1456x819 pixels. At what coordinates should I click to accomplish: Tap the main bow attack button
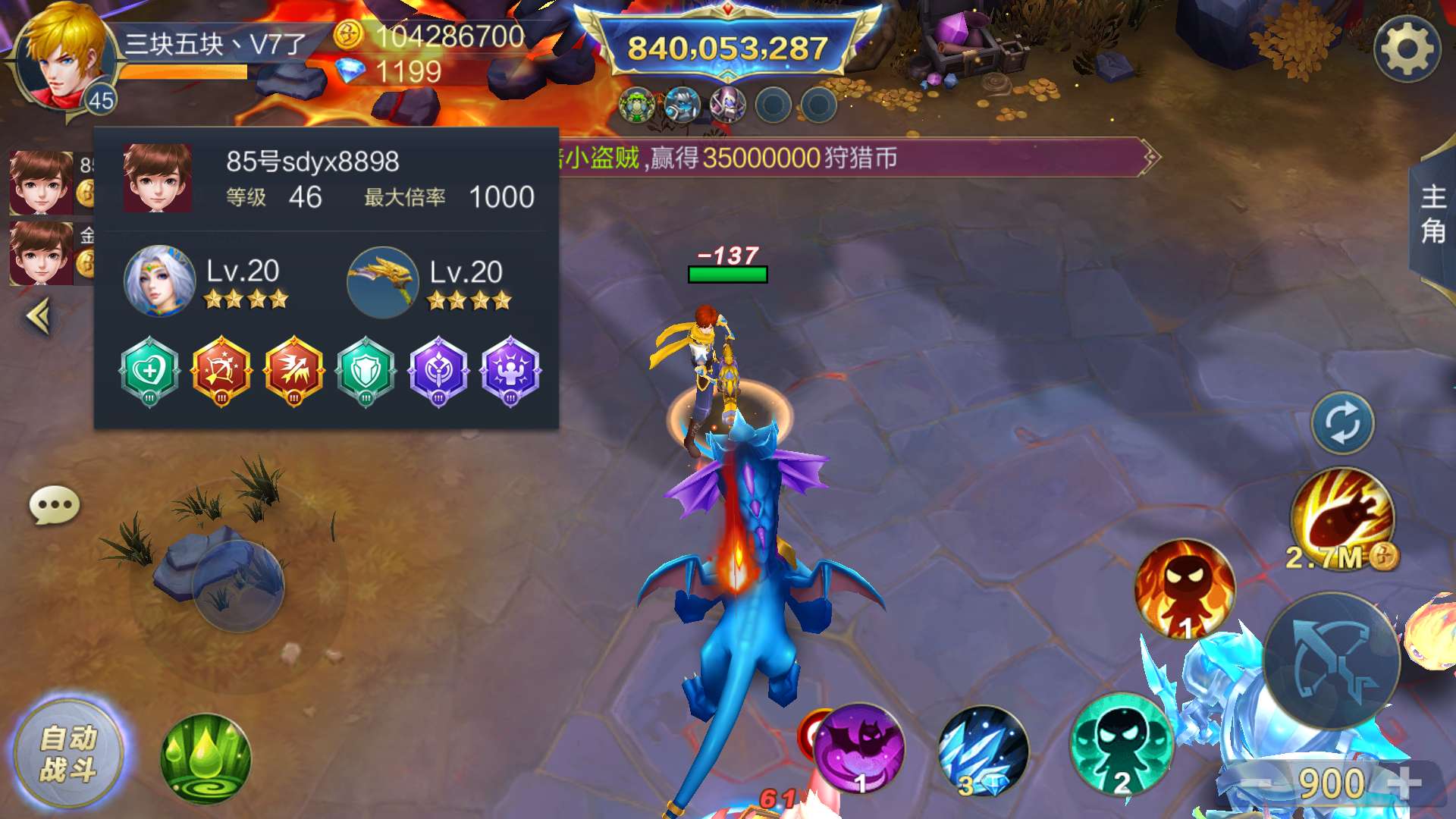[1332, 660]
